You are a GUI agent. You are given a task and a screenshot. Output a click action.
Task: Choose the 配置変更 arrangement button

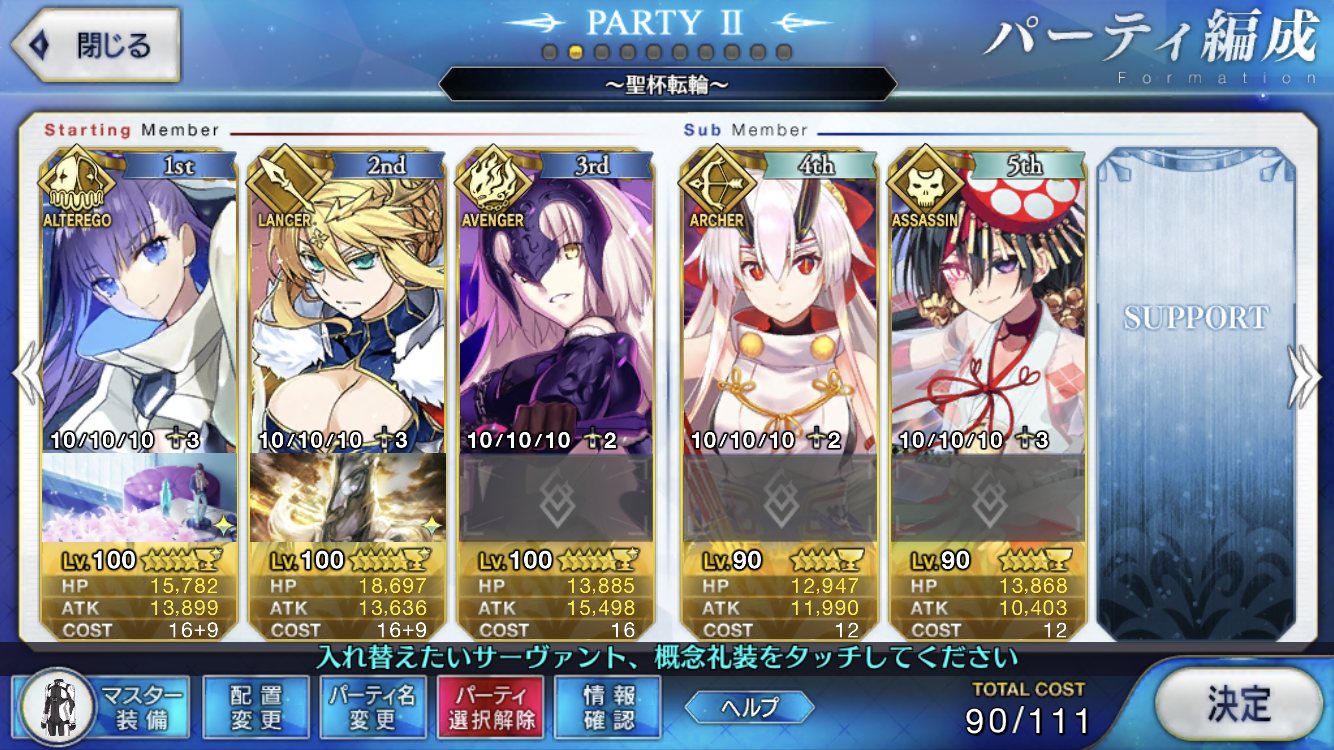pos(255,707)
